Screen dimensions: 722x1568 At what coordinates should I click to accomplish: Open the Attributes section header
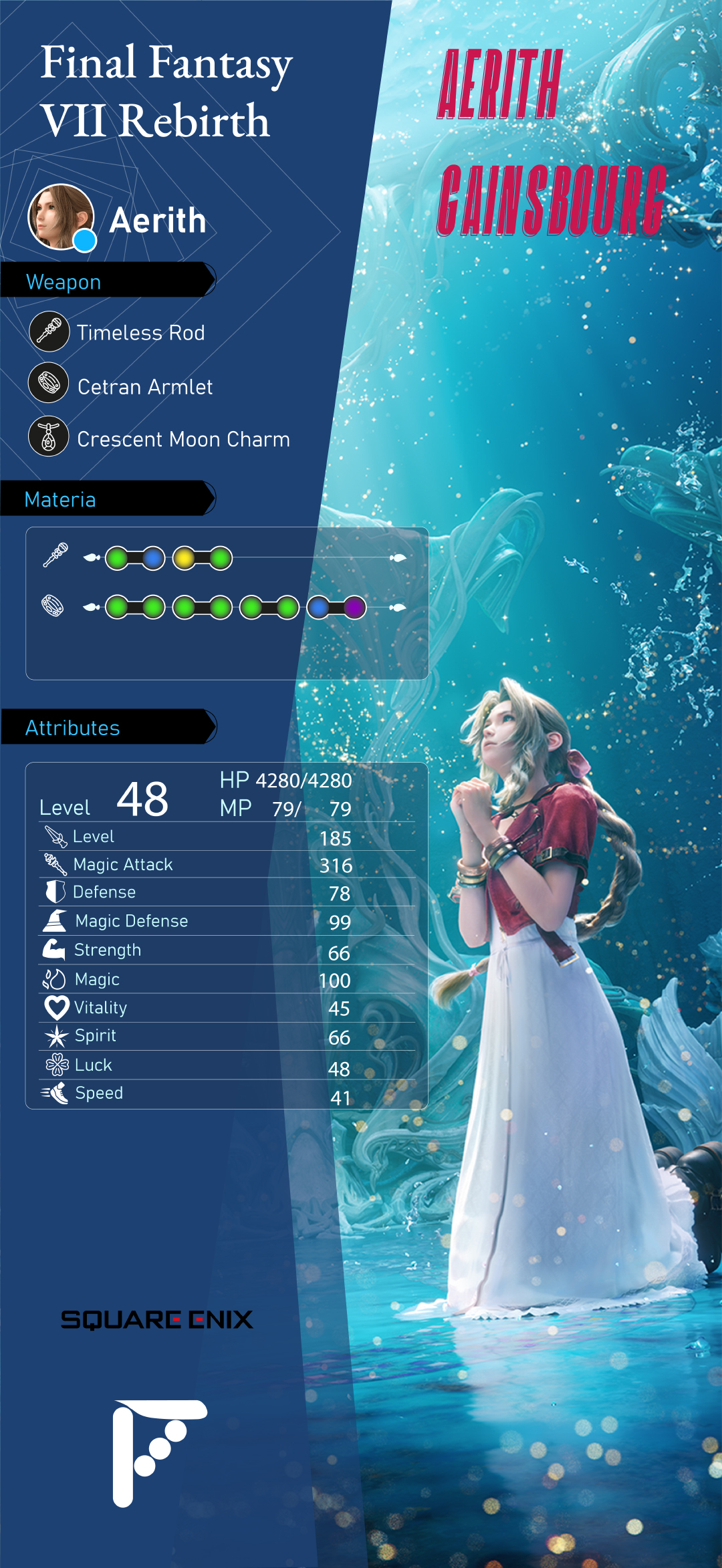coord(107,727)
